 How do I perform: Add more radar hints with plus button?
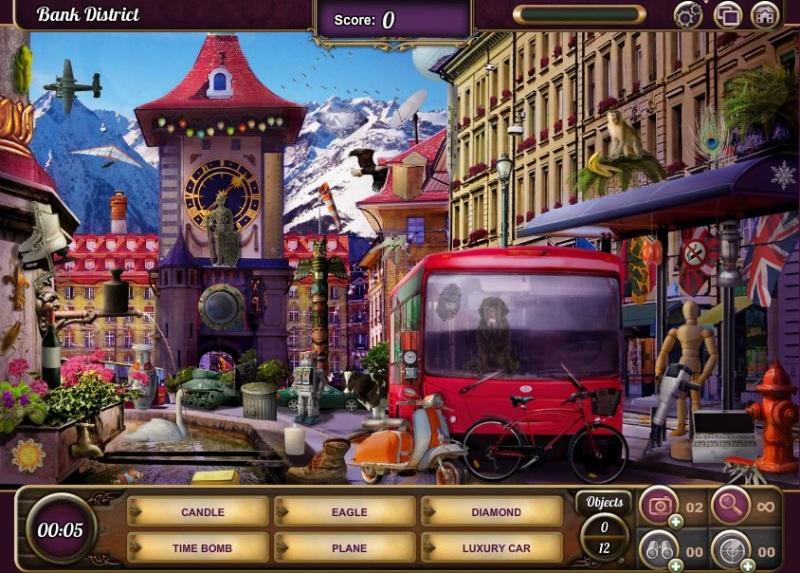749,565
